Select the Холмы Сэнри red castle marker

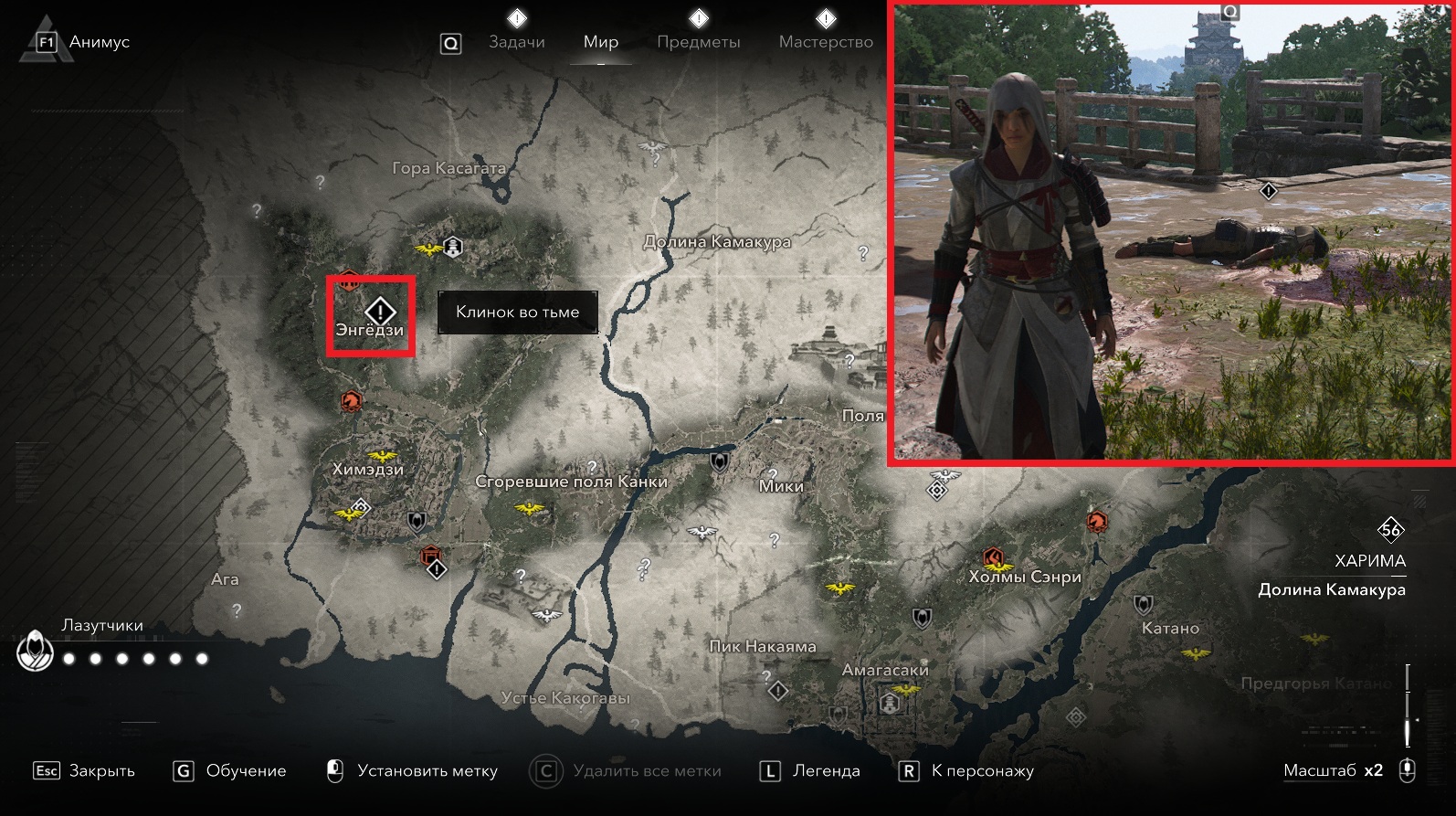(x=994, y=557)
